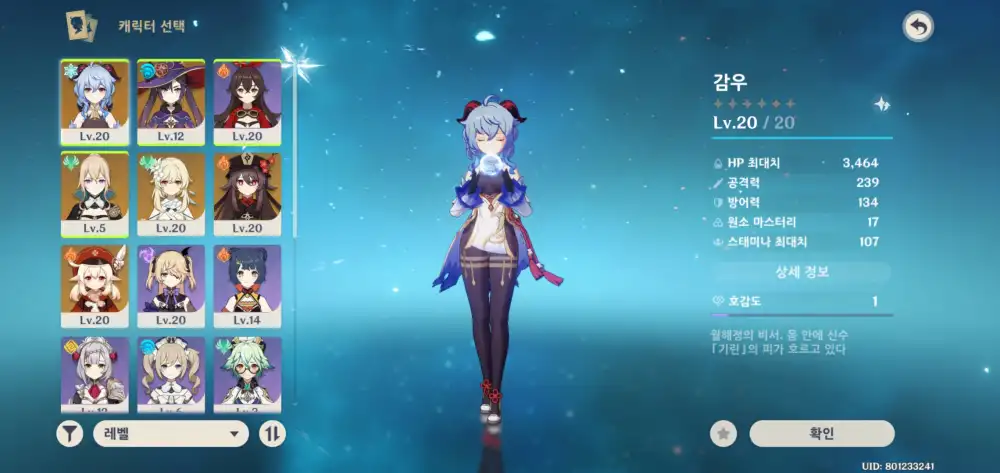Choose Sucrose from the character grid
1000x473 pixels.
247,373
